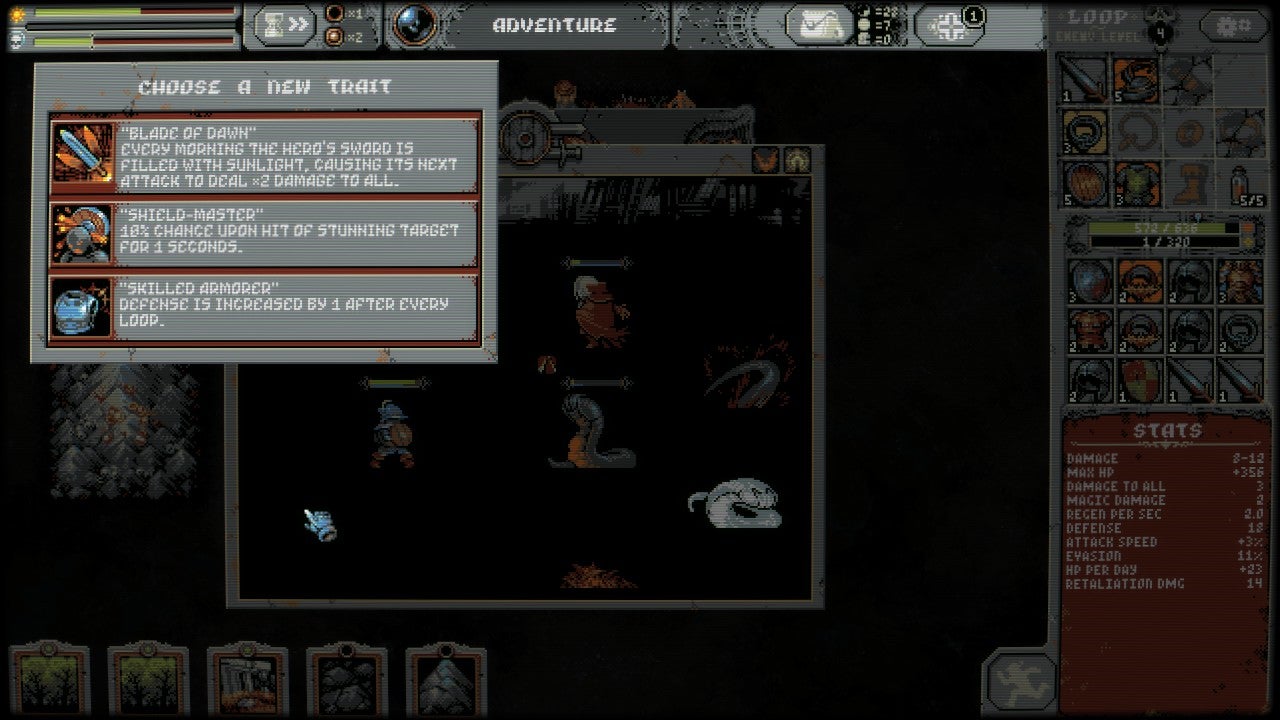Screen dimensions: 1280x720
Task: Open the letter envelope icon in top bar
Action: click(820, 23)
